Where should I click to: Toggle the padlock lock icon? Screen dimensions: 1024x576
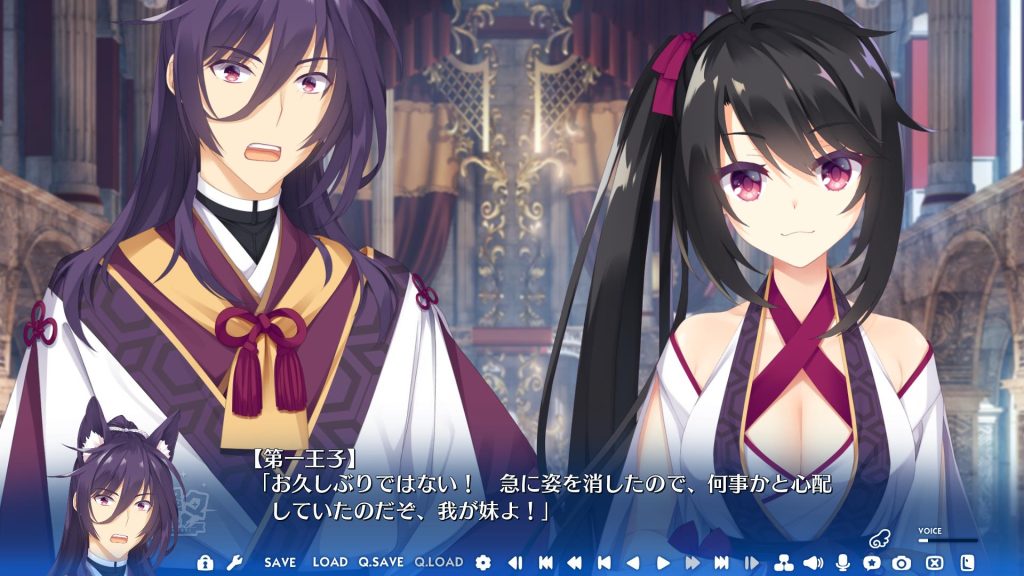(205, 563)
